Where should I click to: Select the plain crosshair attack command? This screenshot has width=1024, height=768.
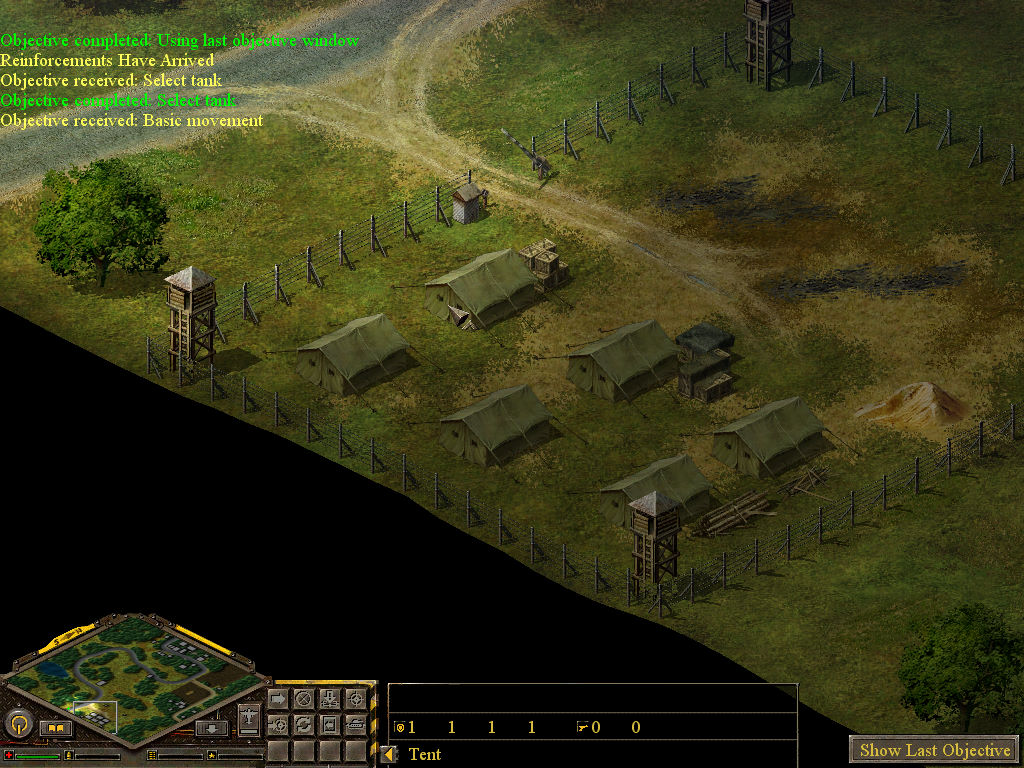(355, 699)
